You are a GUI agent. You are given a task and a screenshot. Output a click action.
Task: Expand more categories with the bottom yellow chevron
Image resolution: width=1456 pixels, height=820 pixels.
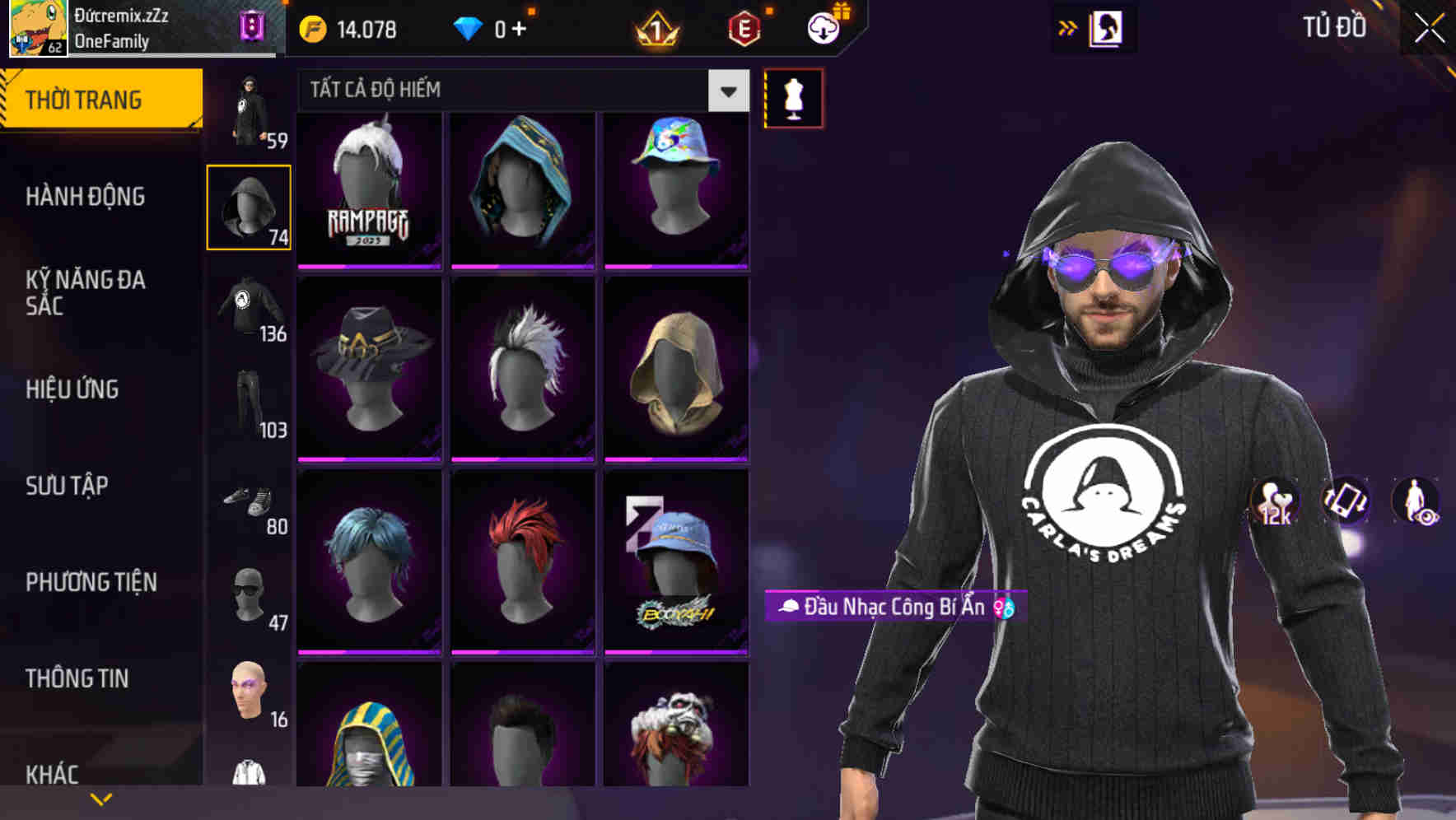point(102,798)
